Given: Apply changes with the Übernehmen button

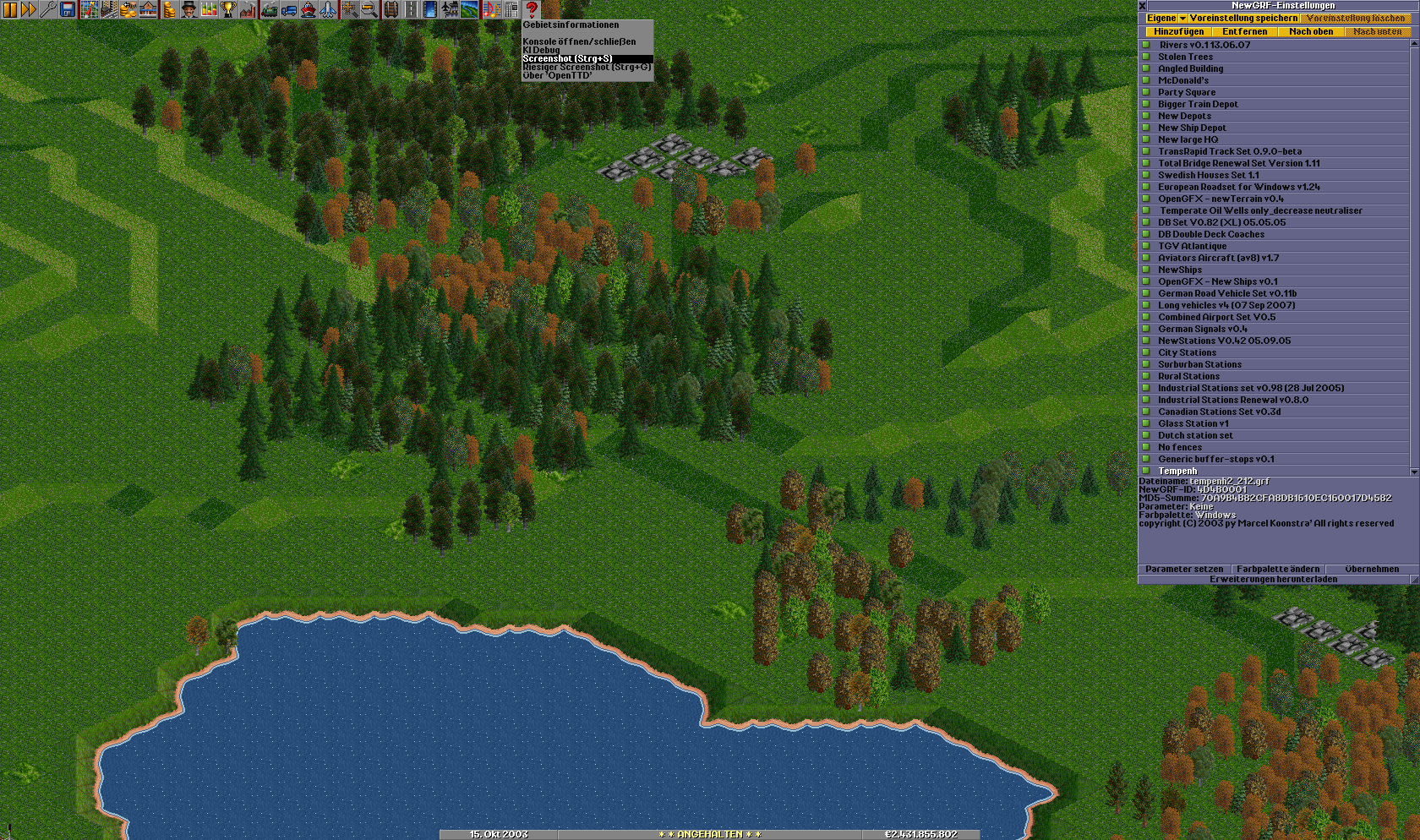Looking at the screenshot, I should coord(1371,569).
